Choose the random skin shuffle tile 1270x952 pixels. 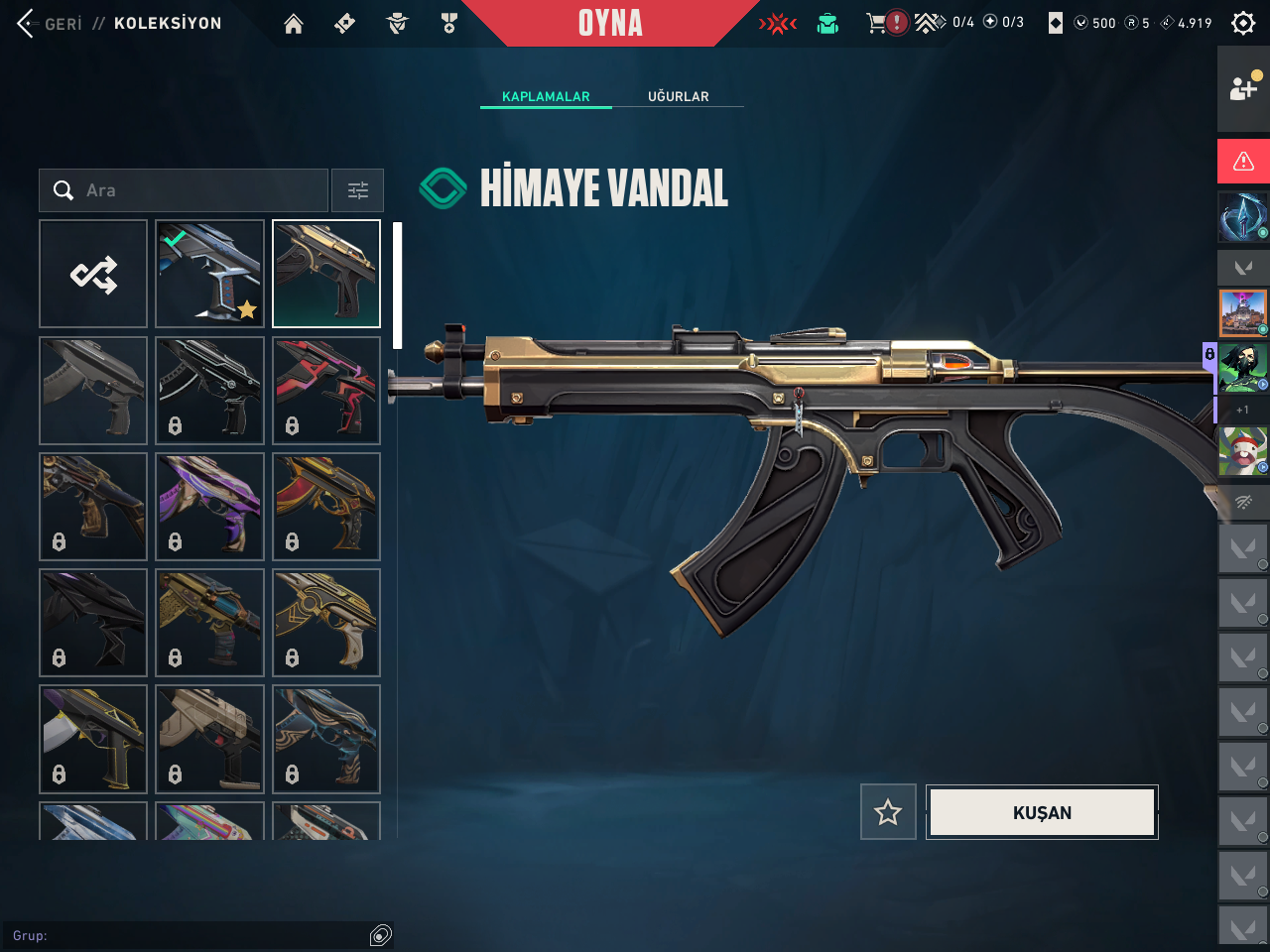pos(93,274)
